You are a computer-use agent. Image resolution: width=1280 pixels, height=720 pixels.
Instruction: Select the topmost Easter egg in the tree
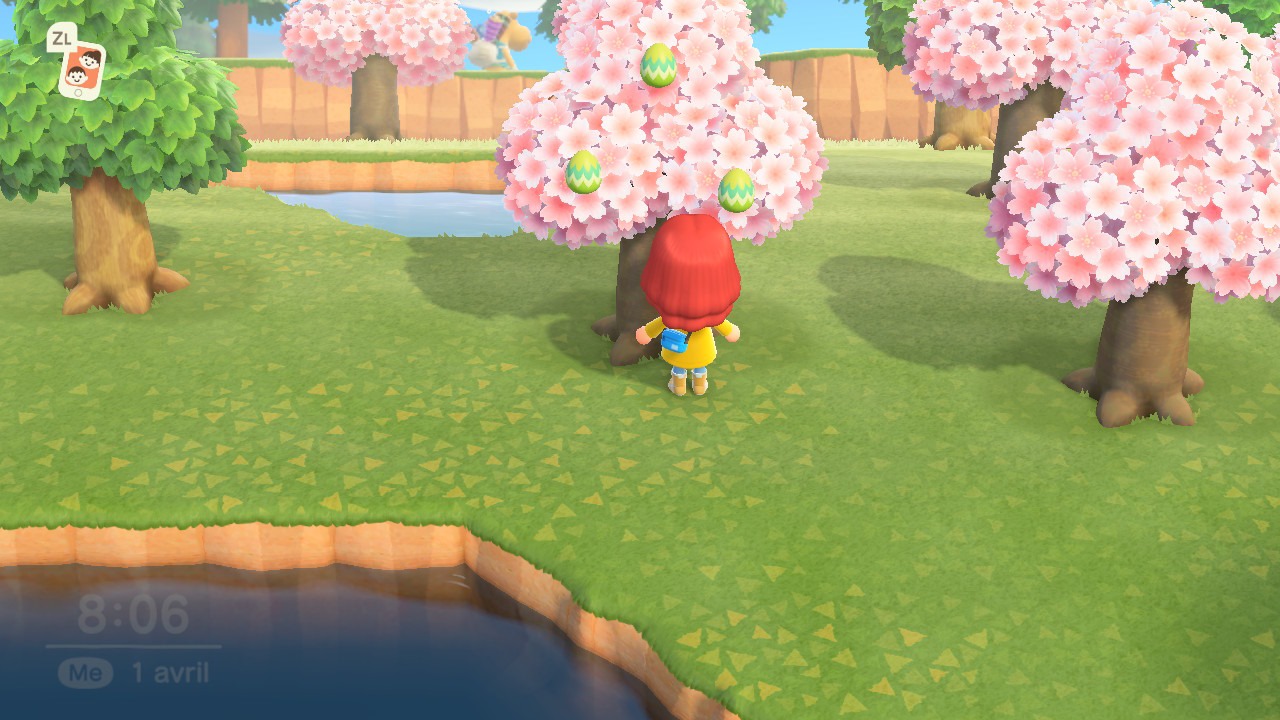point(657,66)
